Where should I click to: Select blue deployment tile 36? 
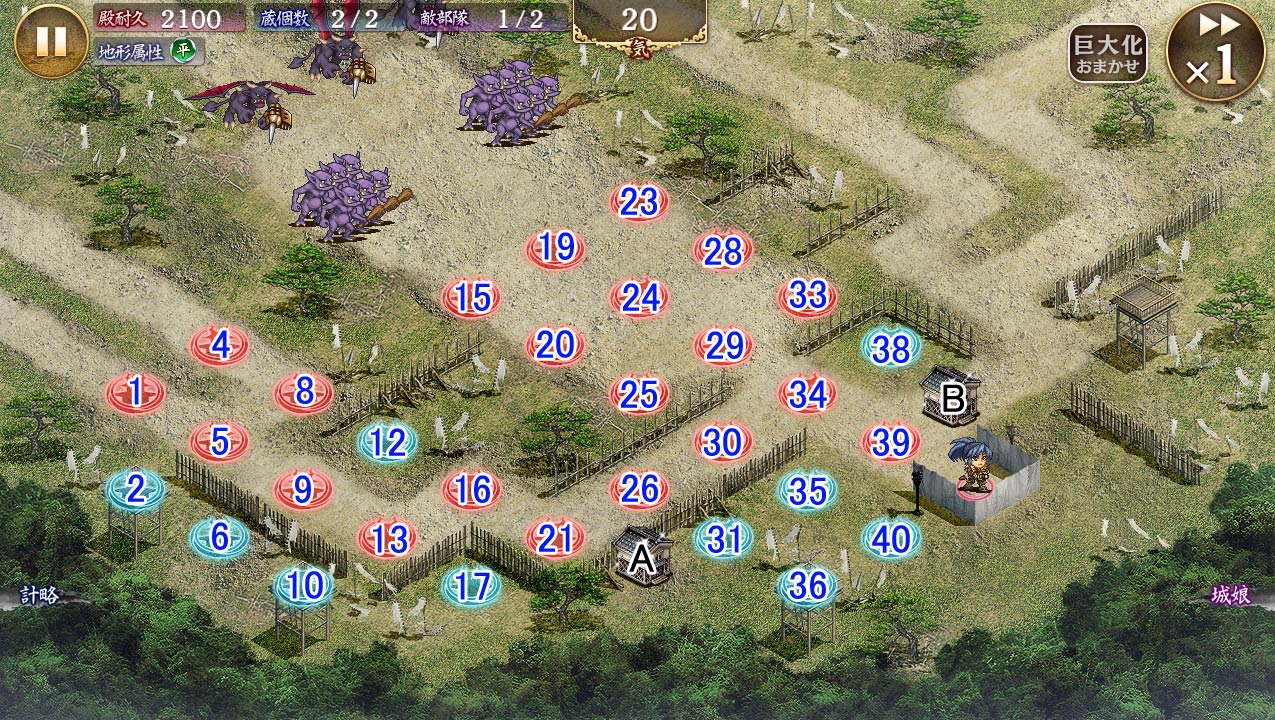pos(807,586)
